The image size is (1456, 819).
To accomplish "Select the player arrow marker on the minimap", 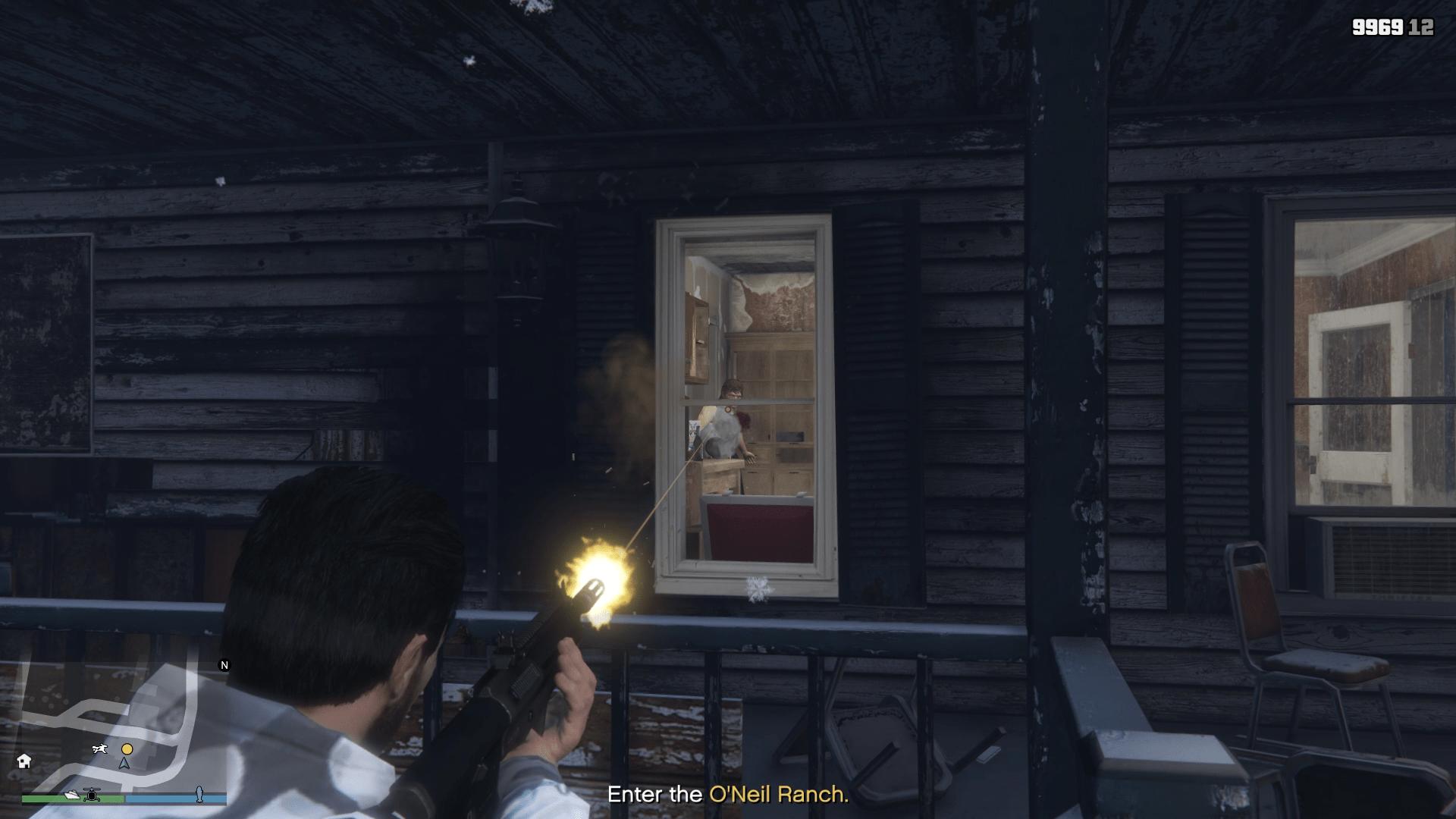I will (x=124, y=764).
